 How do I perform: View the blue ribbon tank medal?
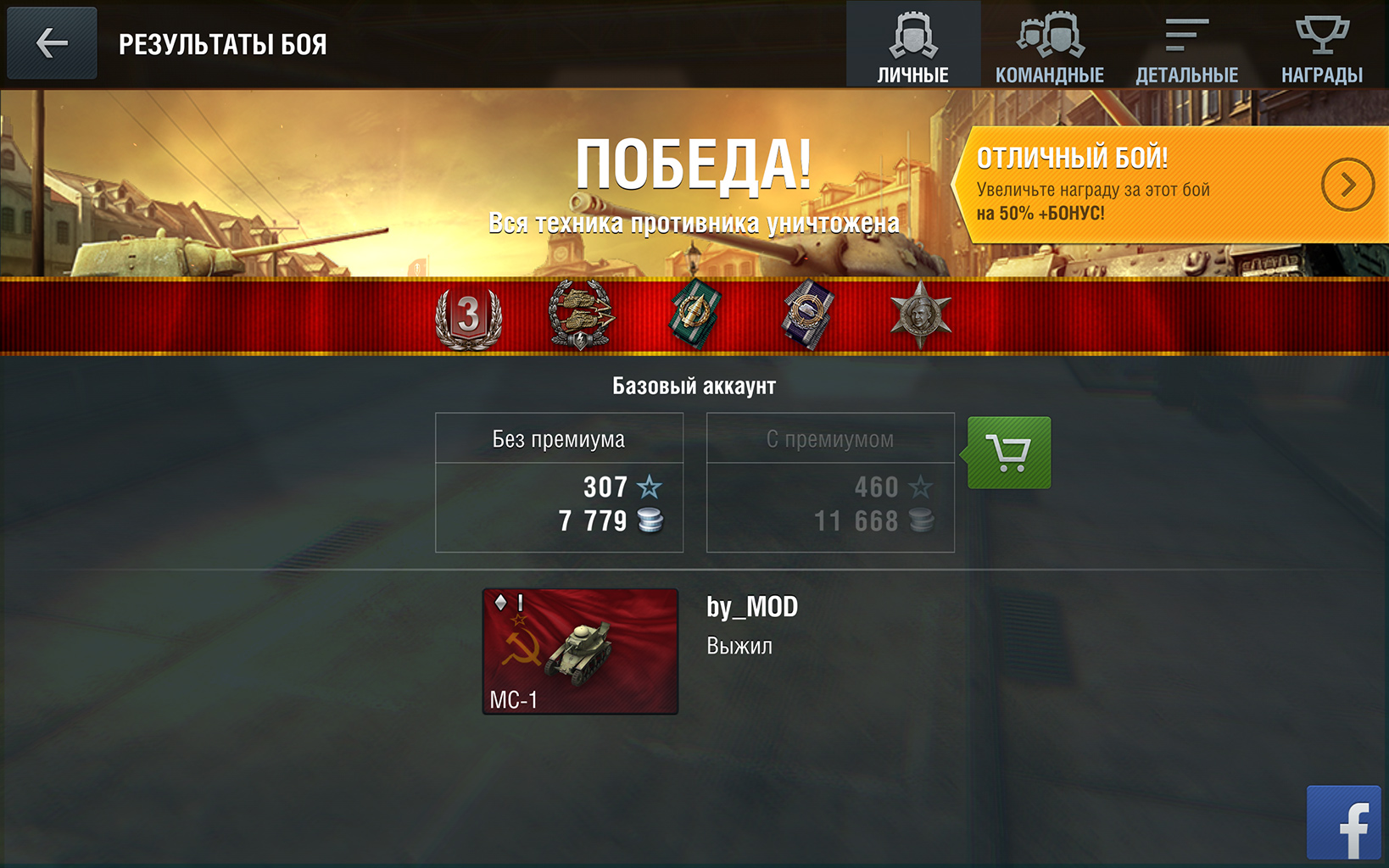(807, 314)
